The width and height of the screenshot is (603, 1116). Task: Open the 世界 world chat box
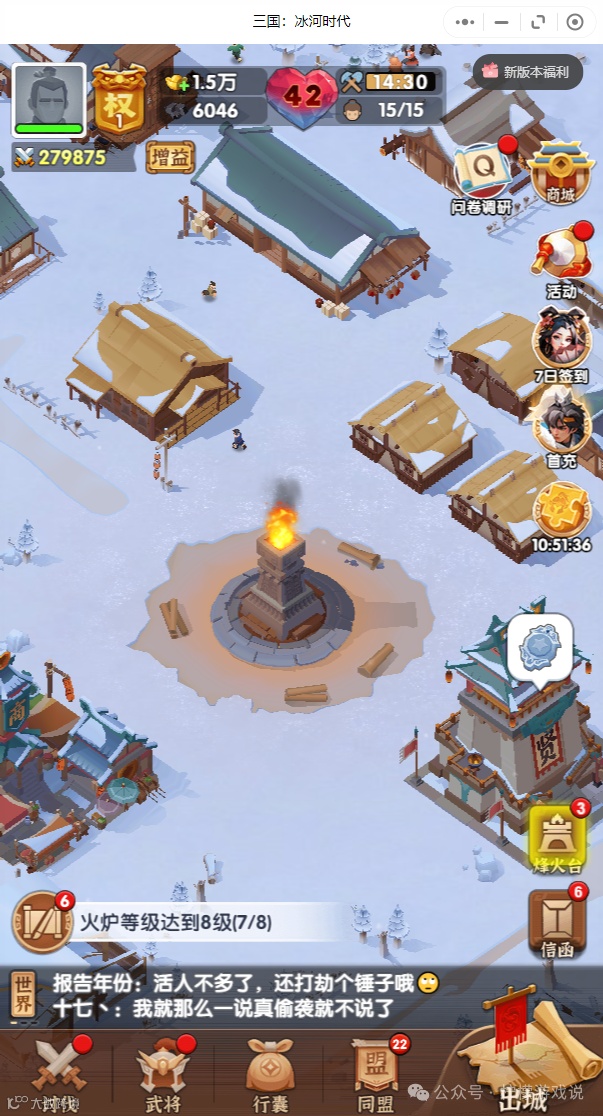[24, 996]
